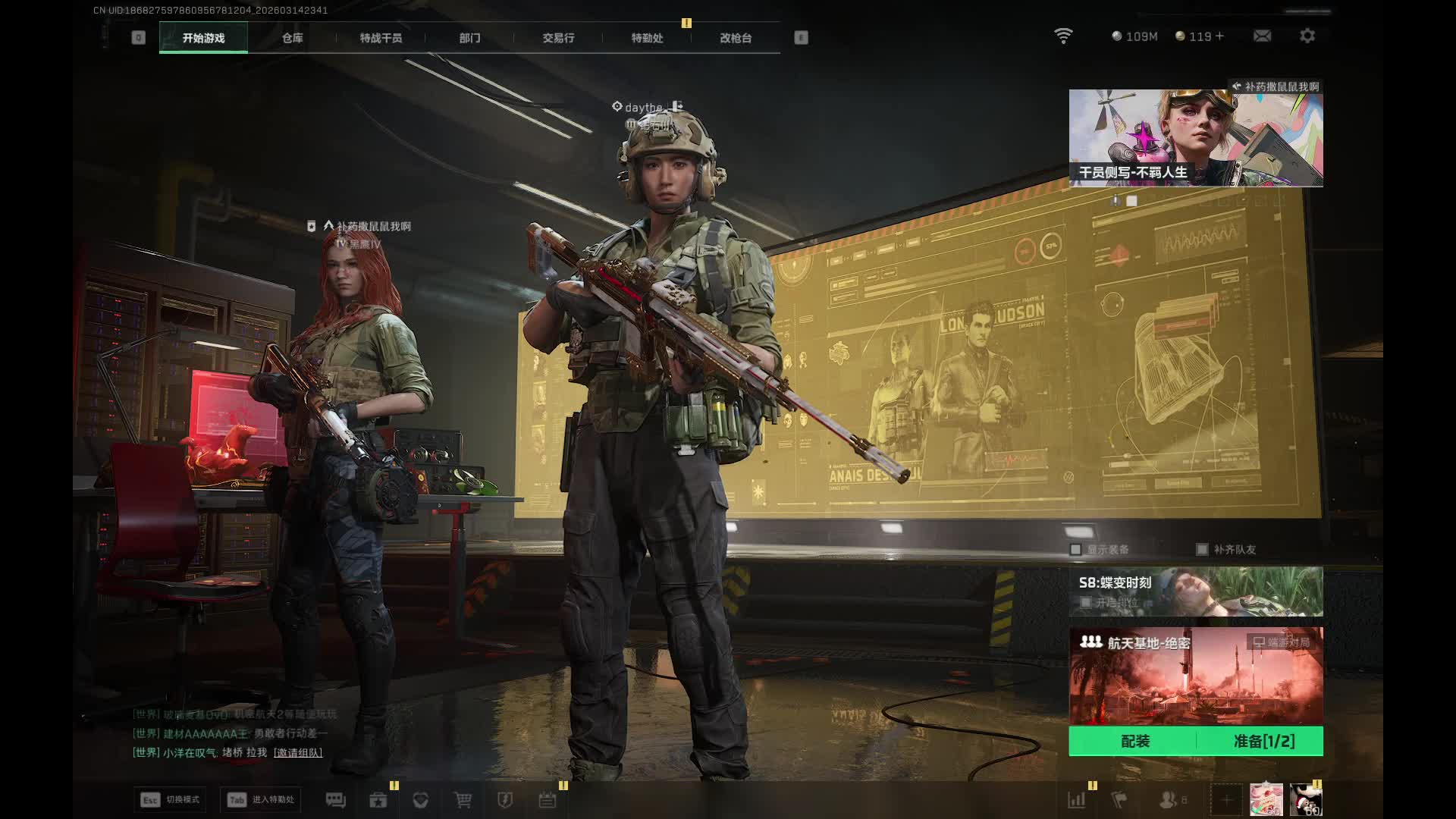
Task: Click the green 配装 loadout button
Action: tap(1134, 742)
